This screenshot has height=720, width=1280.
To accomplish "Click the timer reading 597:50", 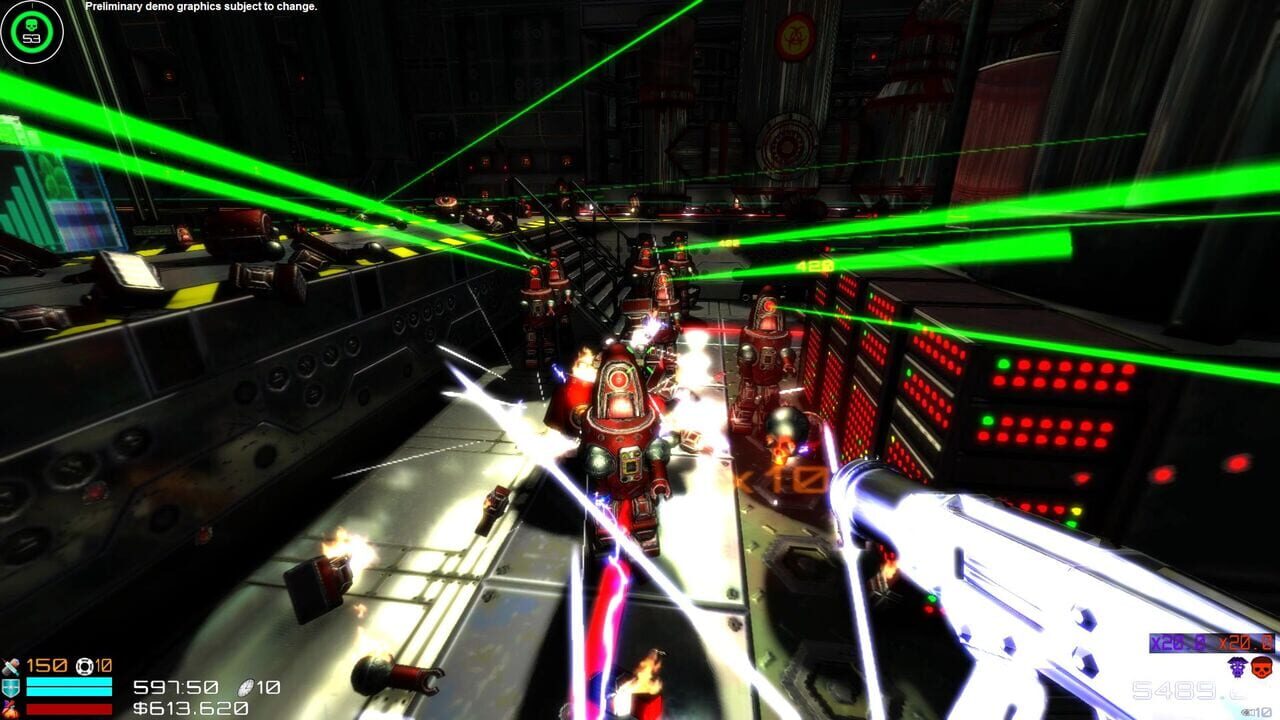I will (x=175, y=688).
